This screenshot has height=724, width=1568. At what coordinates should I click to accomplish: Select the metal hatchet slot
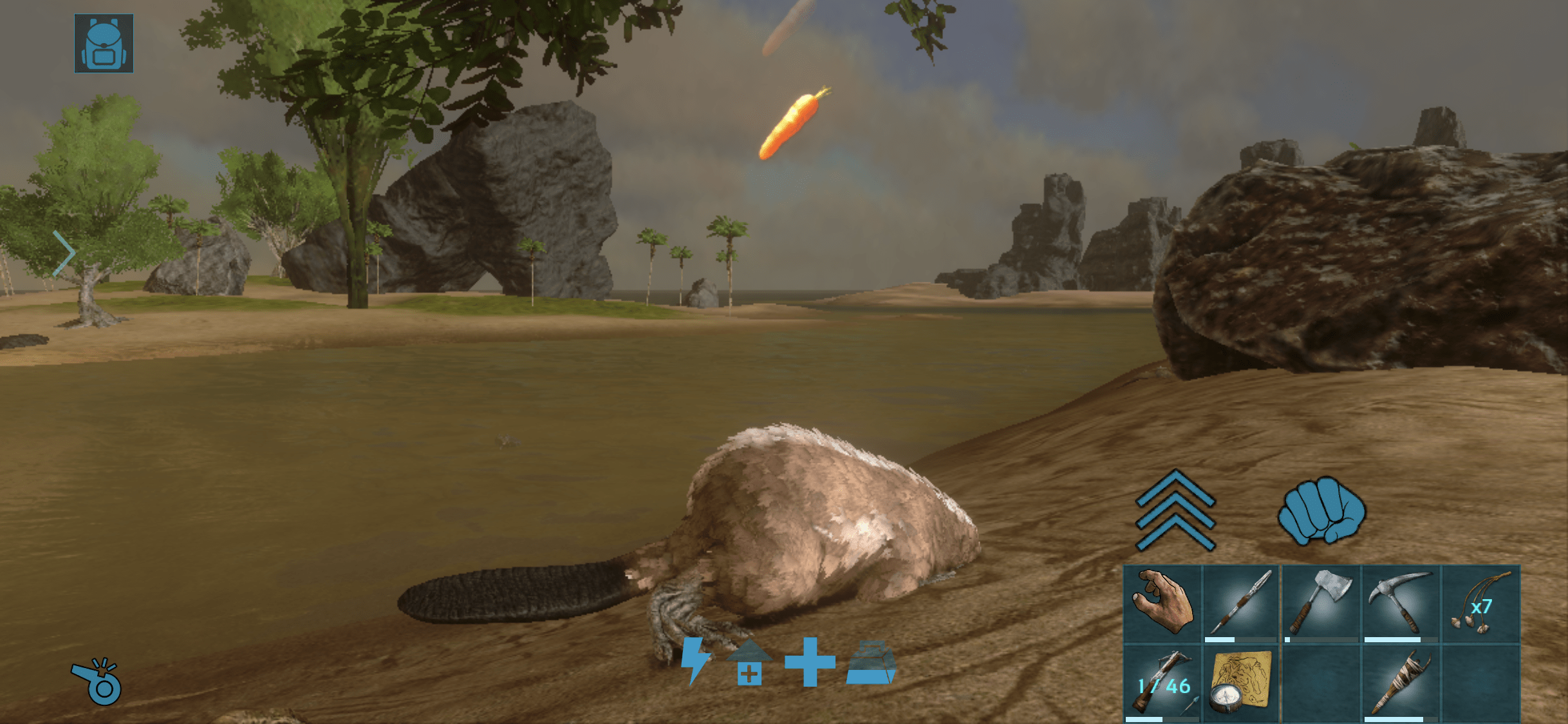(1321, 604)
